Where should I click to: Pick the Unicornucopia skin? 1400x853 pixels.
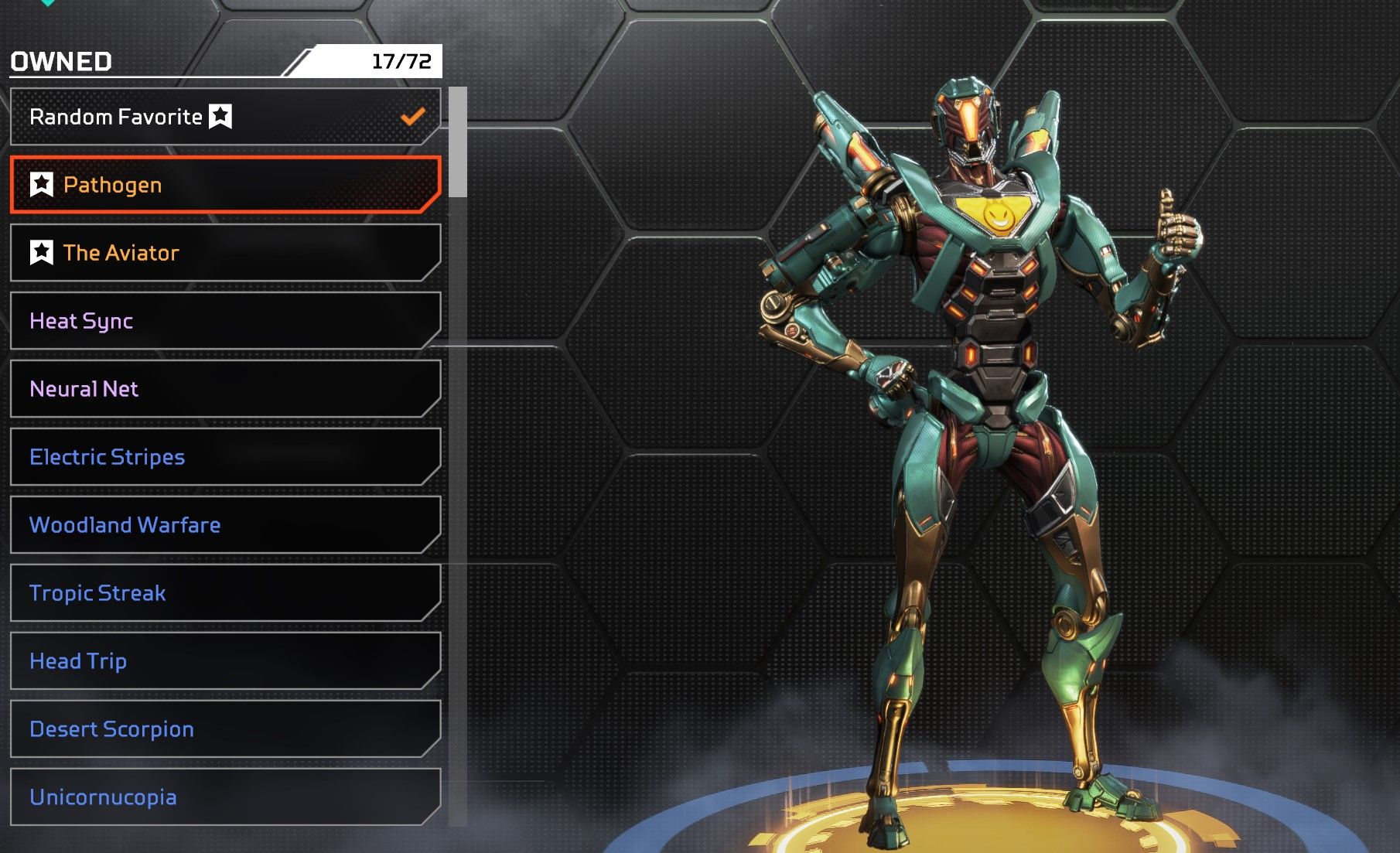[224, 797]
